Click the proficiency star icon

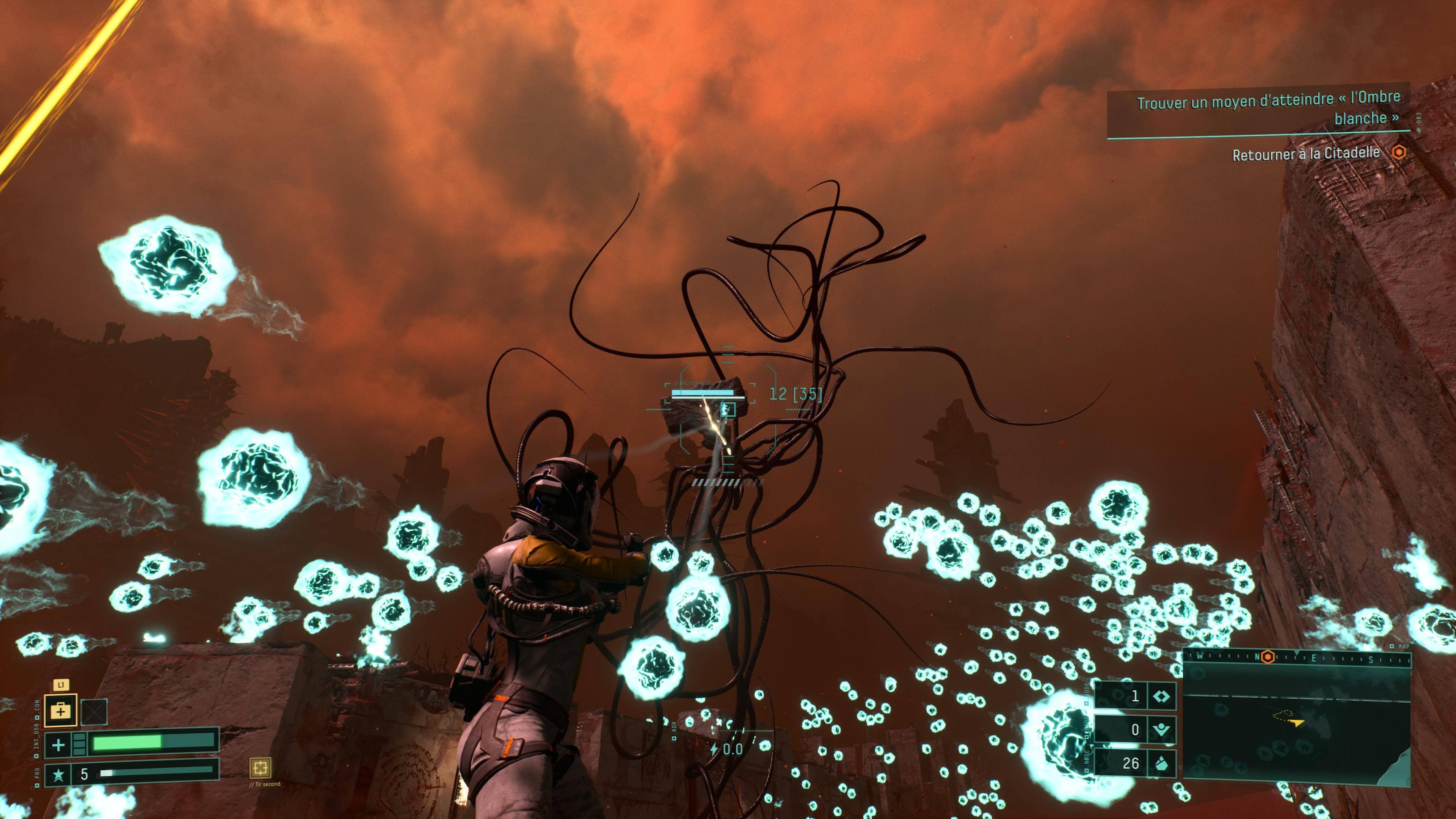[58, 774]
